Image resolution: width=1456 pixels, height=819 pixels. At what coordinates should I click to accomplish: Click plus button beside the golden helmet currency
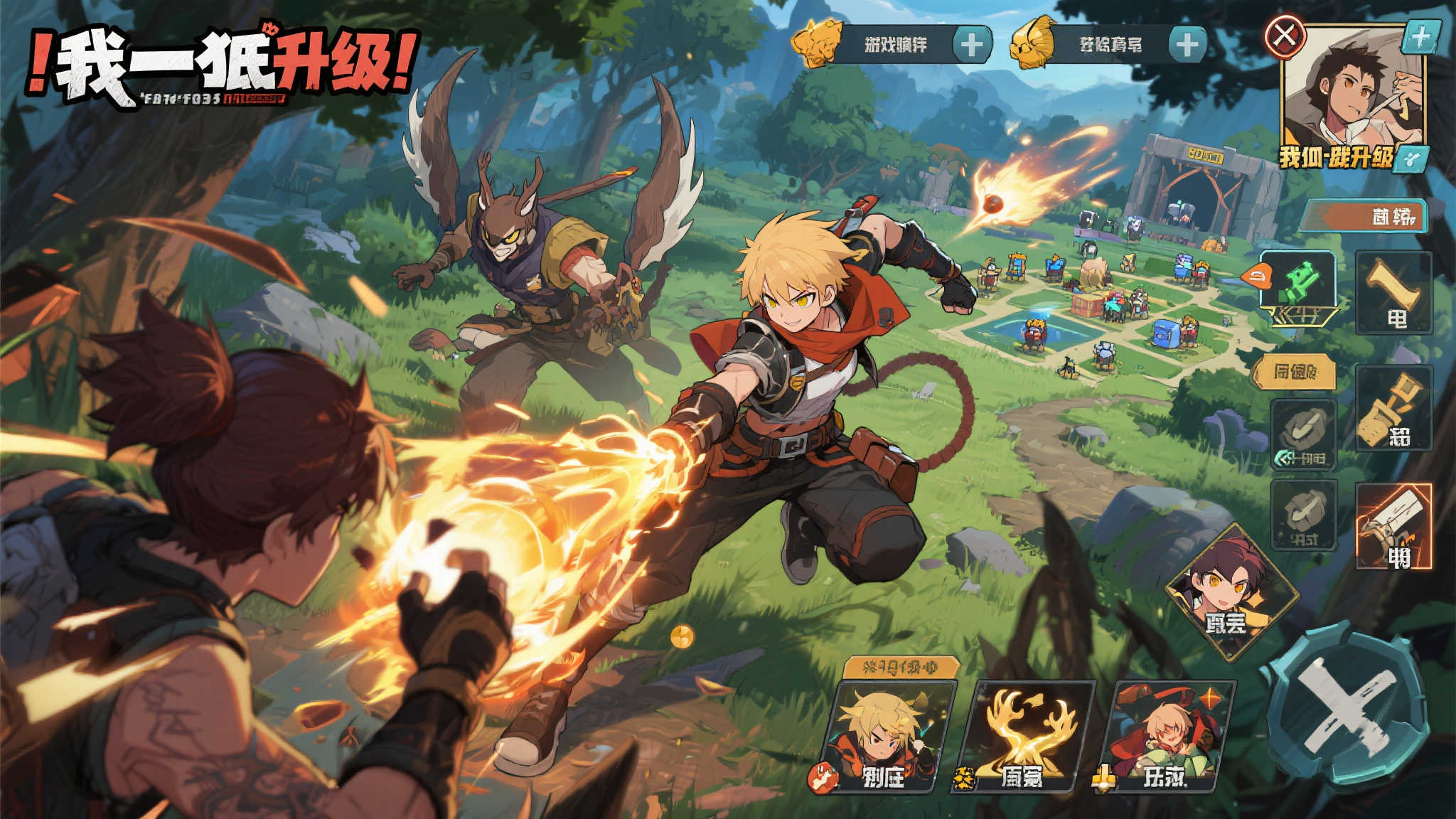(x=1187, y=45)
